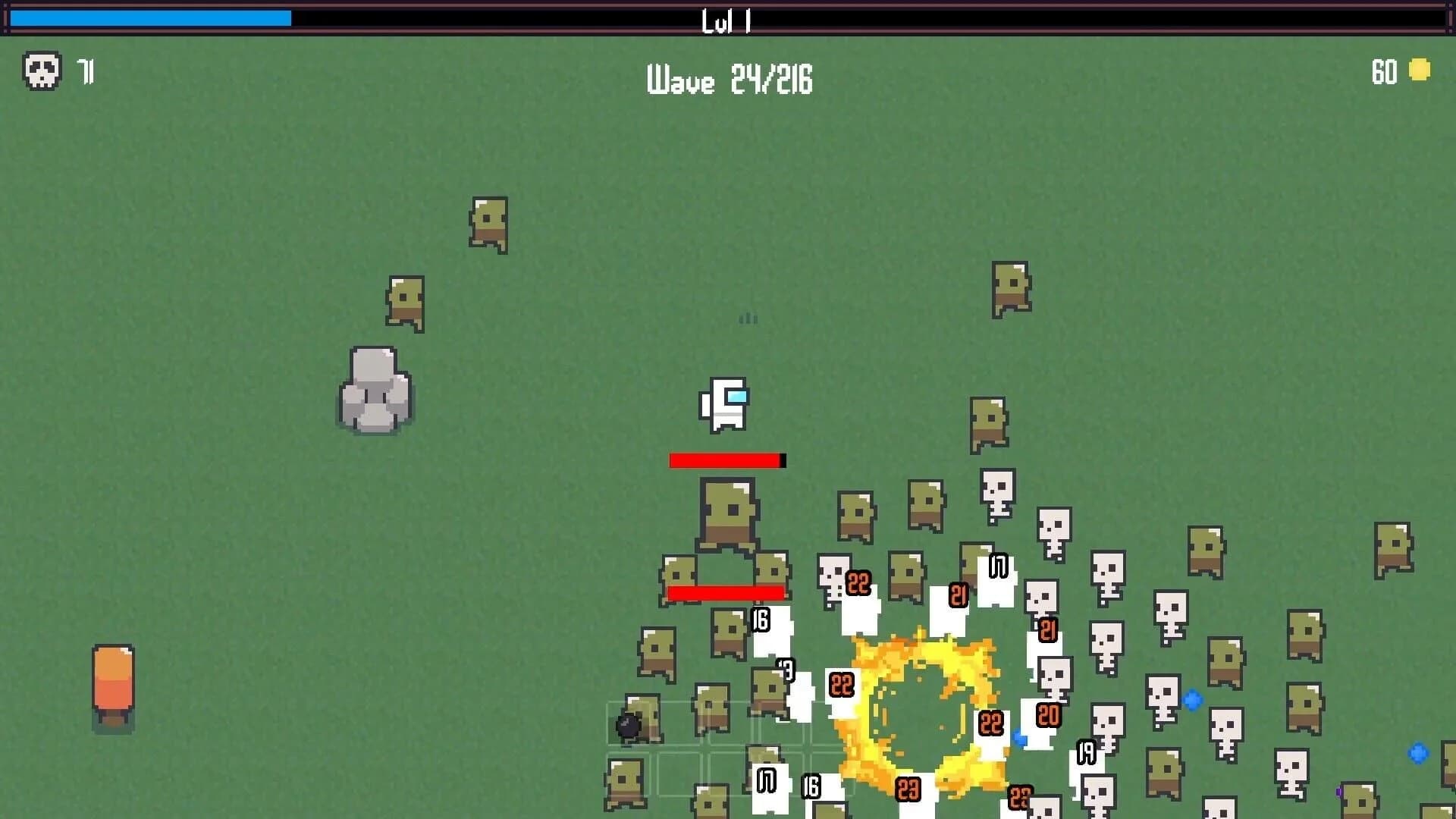Screen dimensions: 1456x819
Task: Click the skeleton tagged 22 near the fire
Action: click(840, 686)
